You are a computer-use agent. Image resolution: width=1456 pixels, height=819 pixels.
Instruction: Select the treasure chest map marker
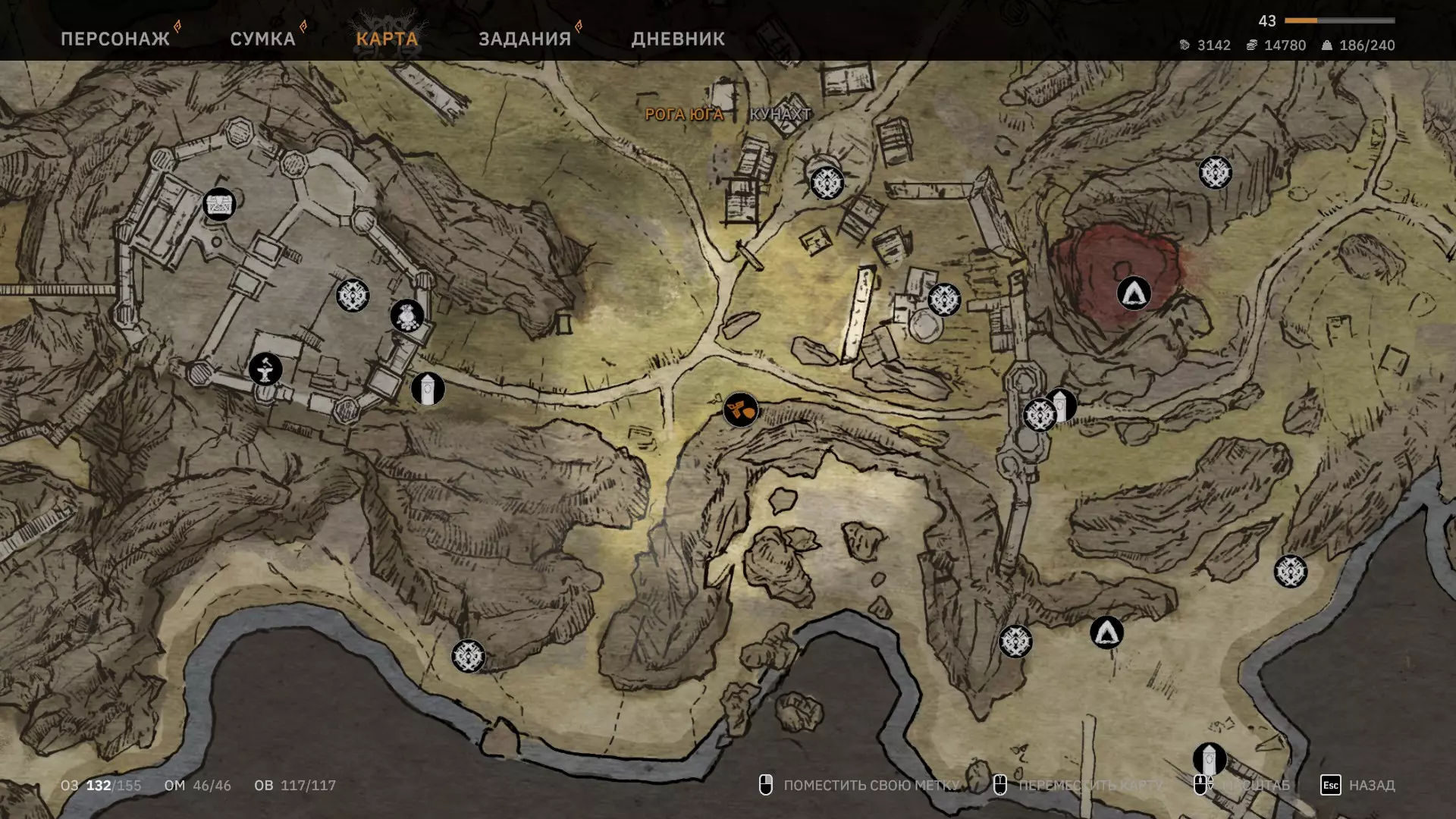[x=219, y=204]
